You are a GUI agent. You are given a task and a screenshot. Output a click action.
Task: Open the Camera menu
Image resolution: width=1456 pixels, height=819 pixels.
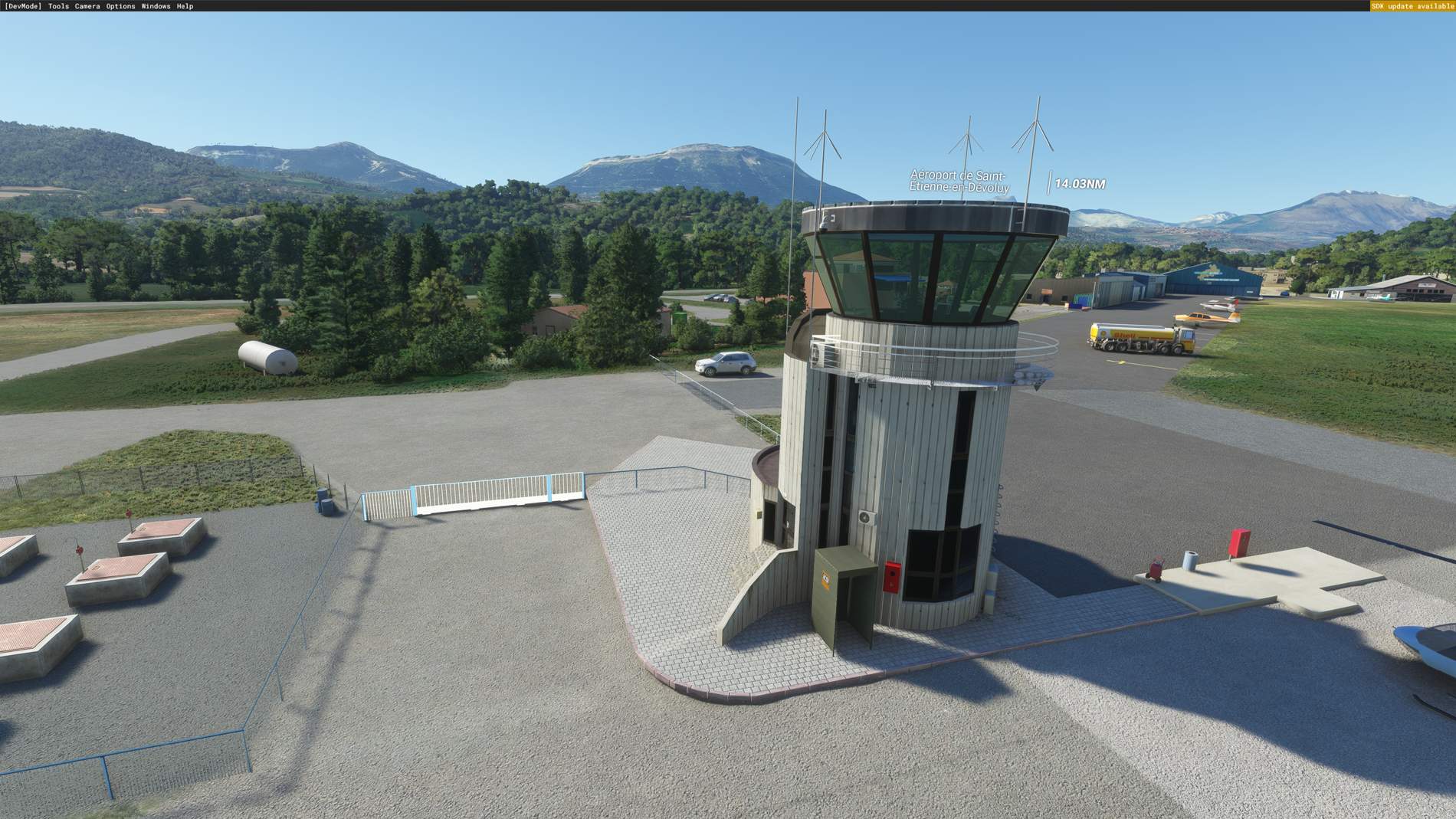(87, 6)
